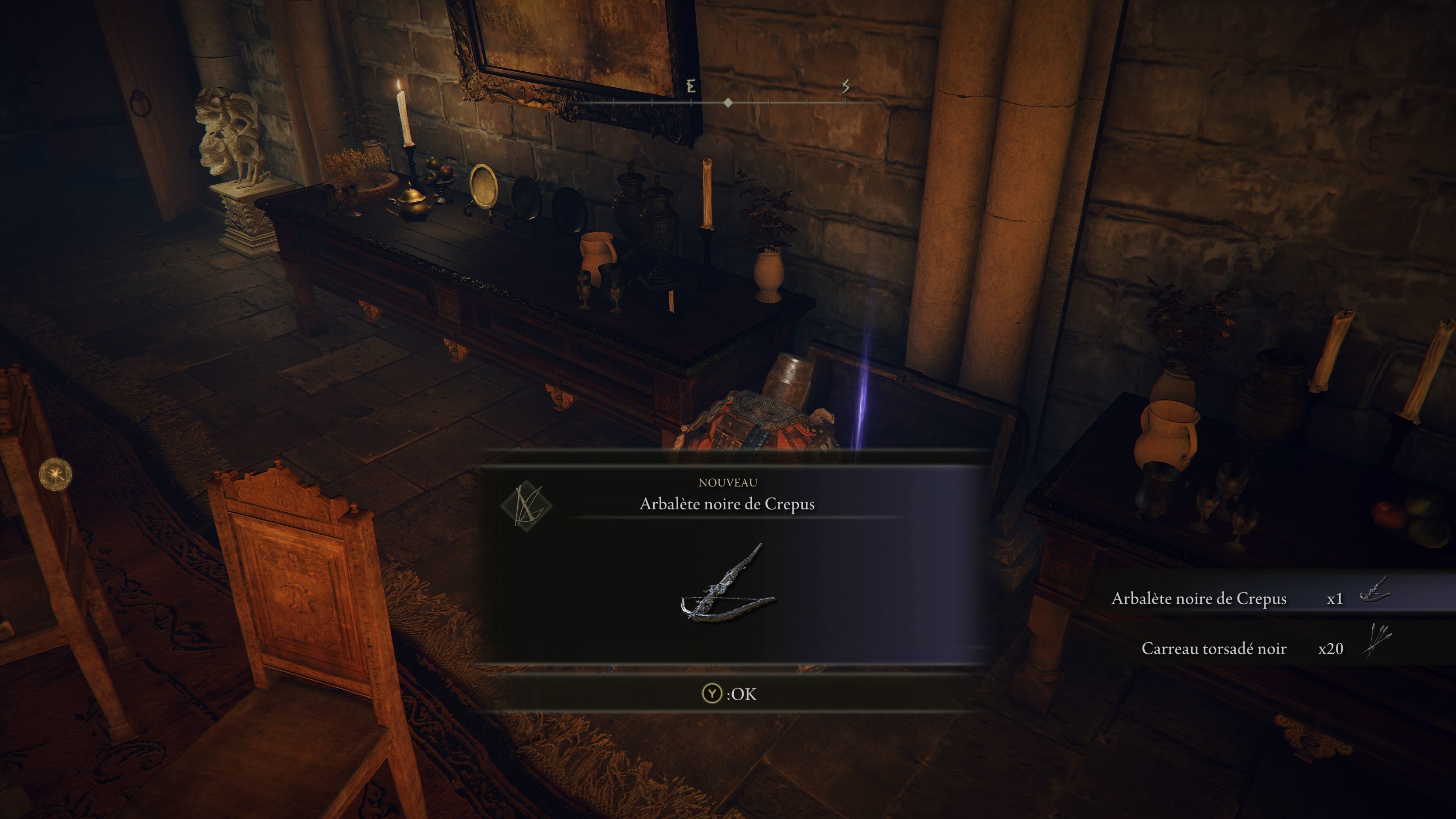Select the NOUVEAU header text
The image size is (1456, 819).
tap(728, 482)
